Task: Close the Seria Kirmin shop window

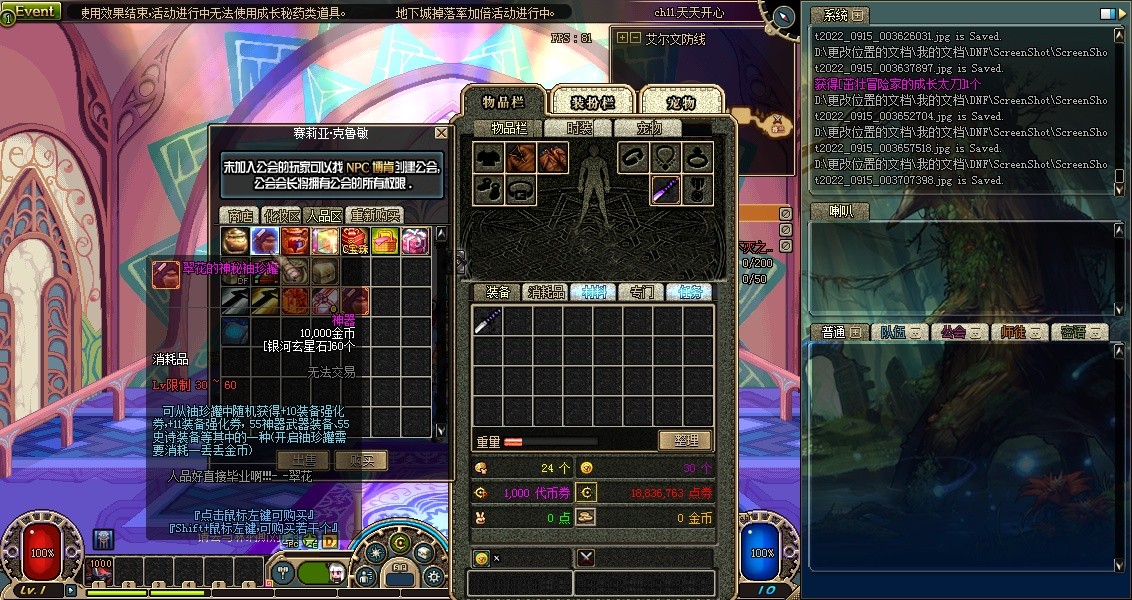Action: point(441,132)
